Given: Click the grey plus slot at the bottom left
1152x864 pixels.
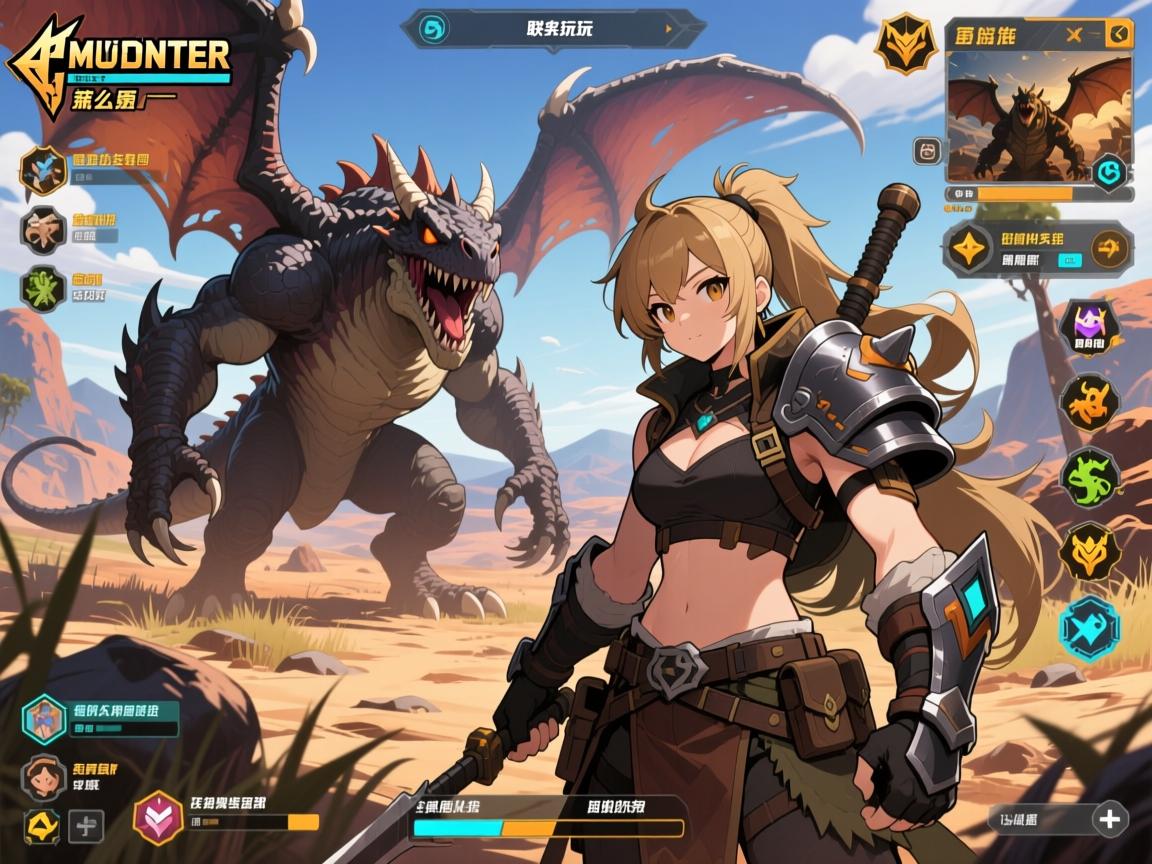Looking at the screenshot, I should tap(87, 826).
